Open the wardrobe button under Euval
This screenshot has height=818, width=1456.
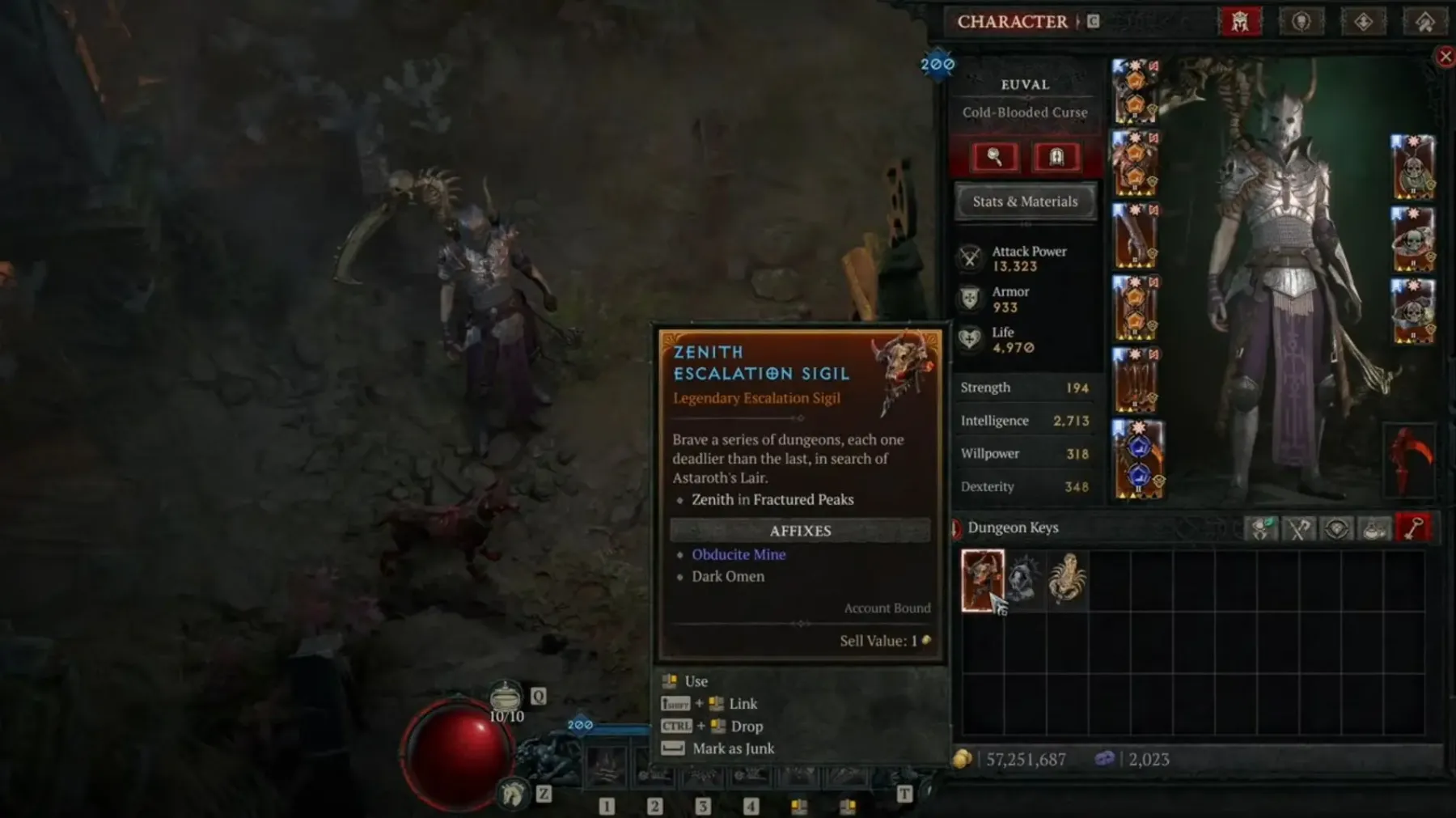[1056, 157]
